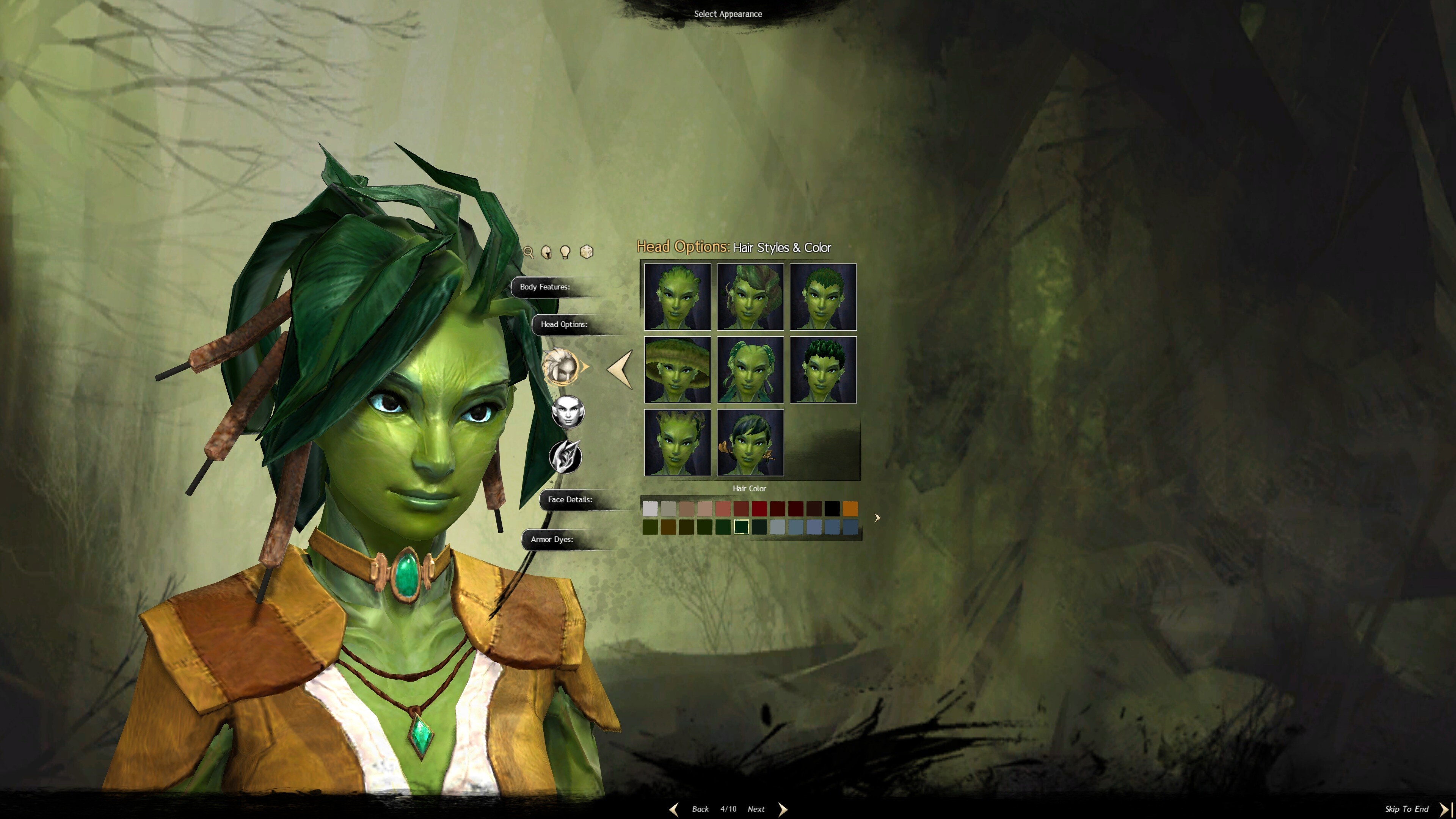Pick the black hair color swatch
The width and height of the screenshot is (1456, 819).
coord(832,509)
